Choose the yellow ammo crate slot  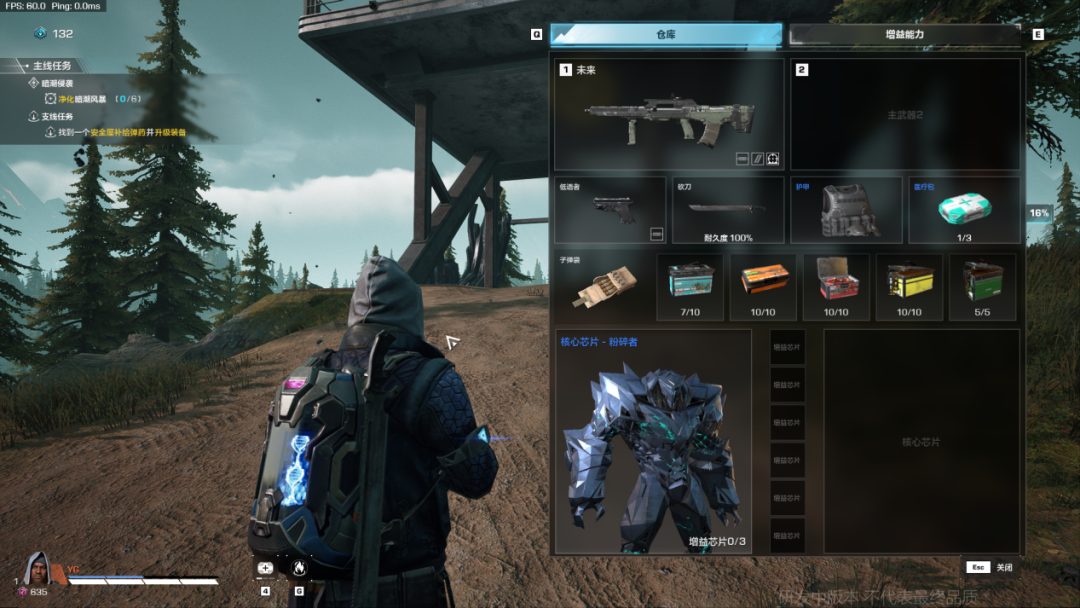click(x=909, y=287)
